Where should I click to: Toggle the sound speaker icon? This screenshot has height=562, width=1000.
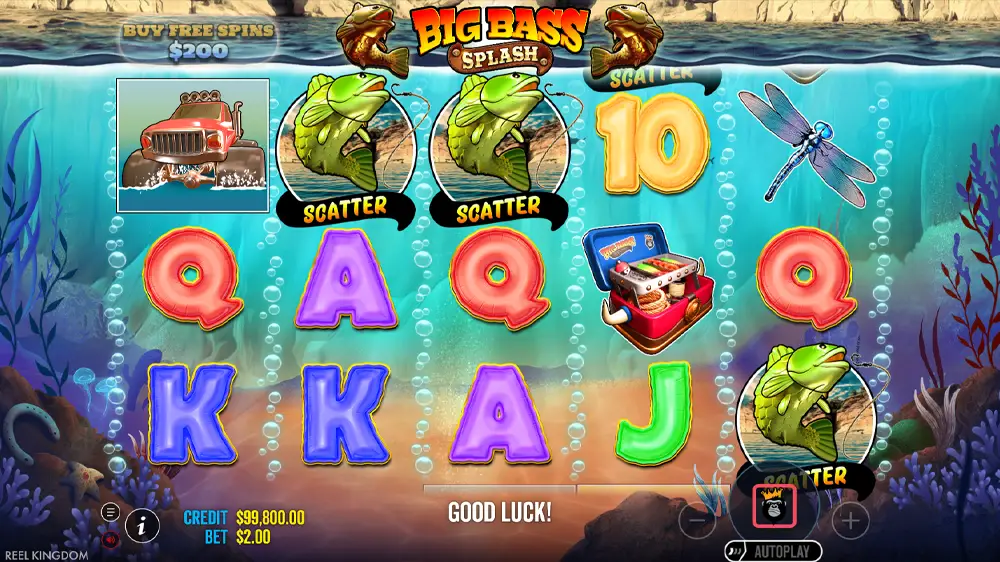click(x=110, y=538)
